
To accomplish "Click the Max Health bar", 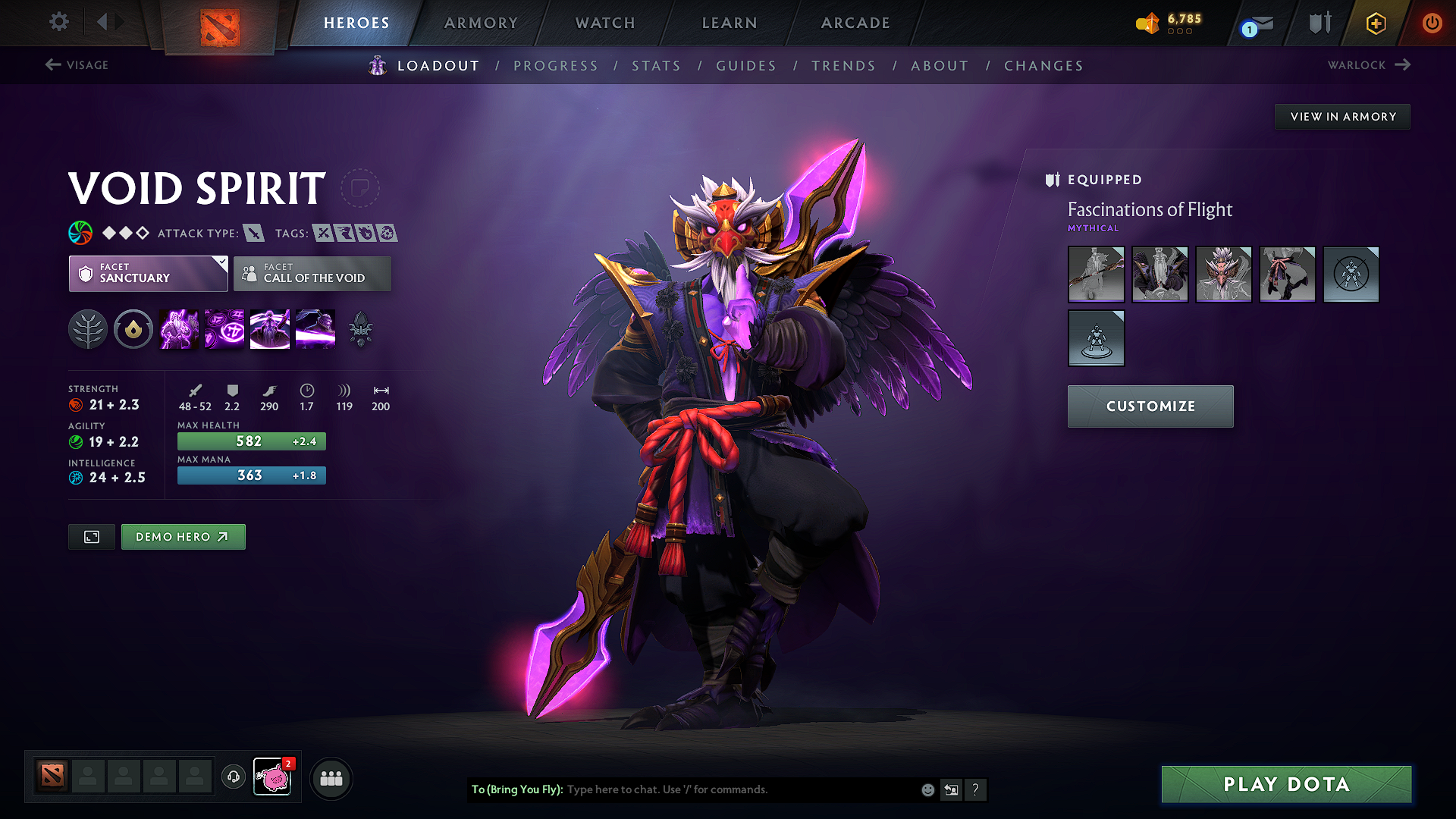I will click(x=251, y=441).
